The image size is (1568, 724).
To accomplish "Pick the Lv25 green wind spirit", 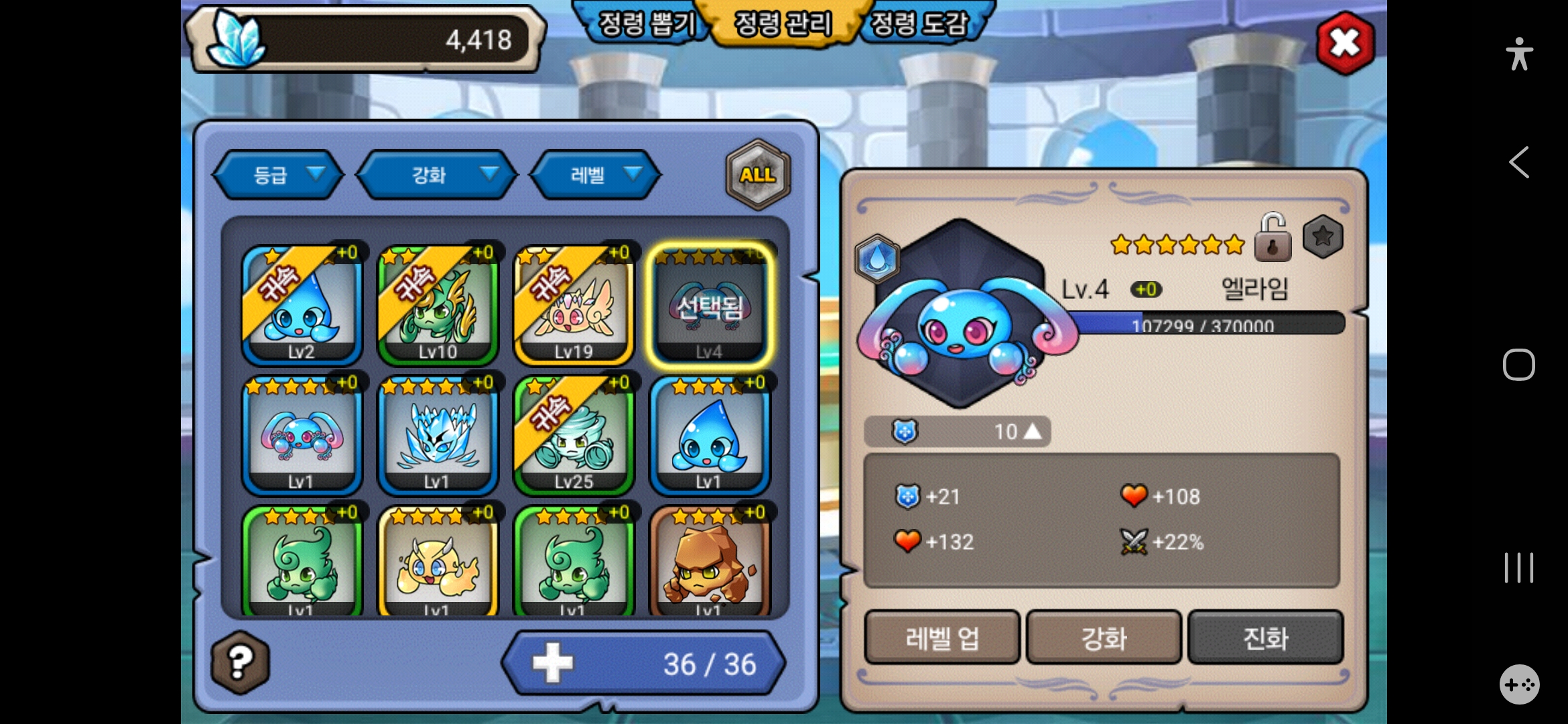I will pyautogui.click(x=574, y=435).
